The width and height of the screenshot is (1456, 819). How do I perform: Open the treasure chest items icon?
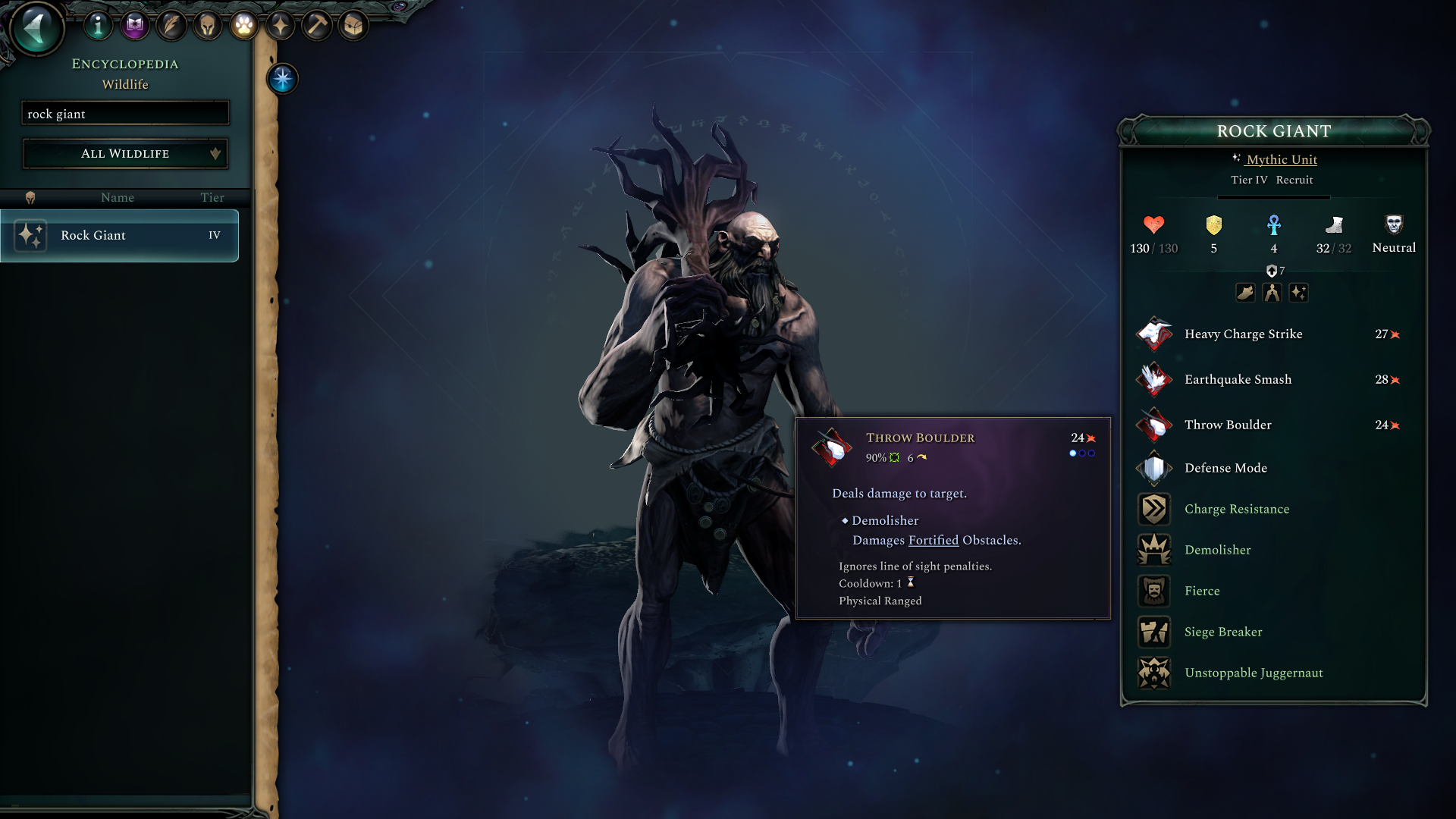point(353,25)
